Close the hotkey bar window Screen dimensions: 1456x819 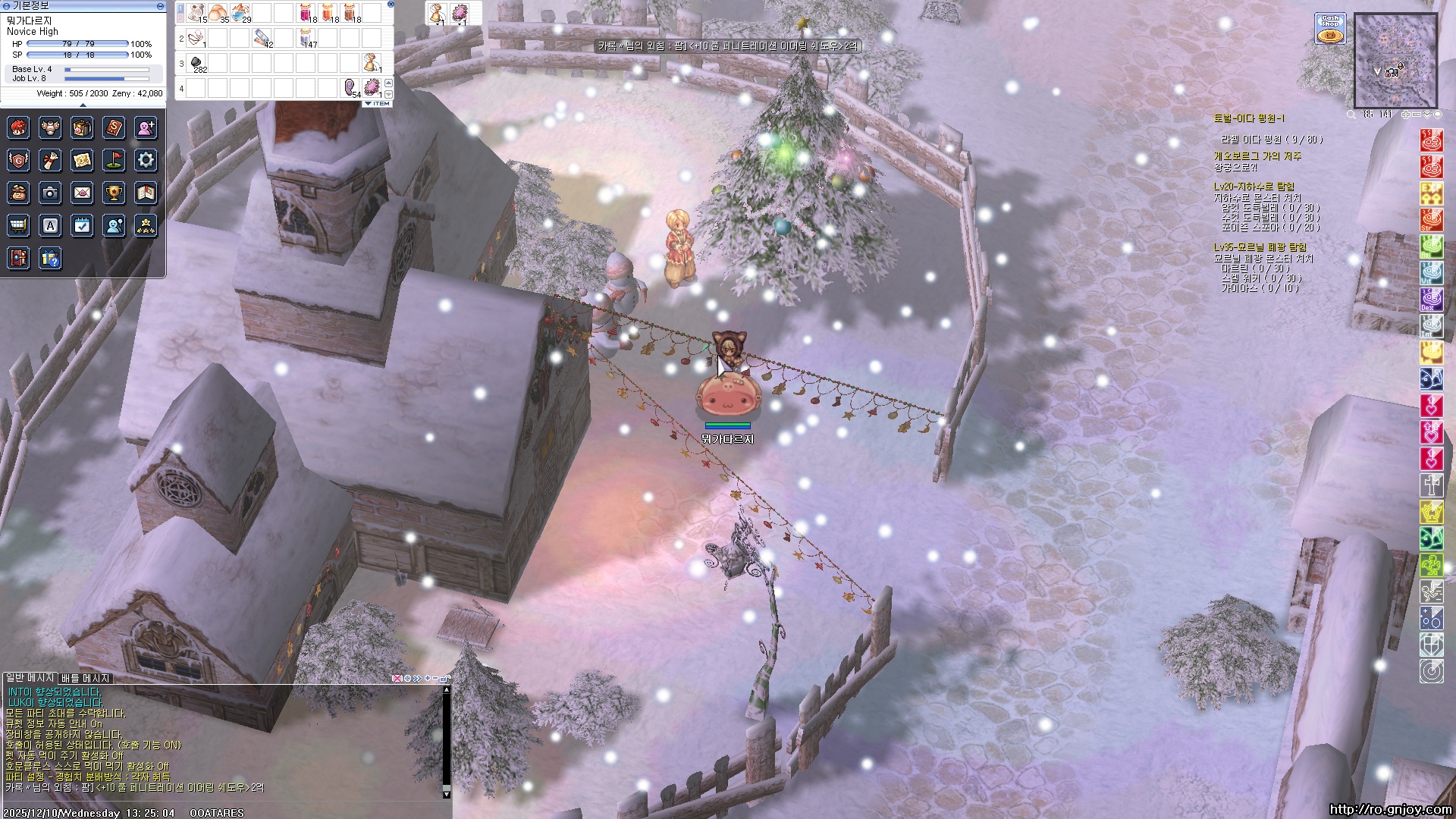[391, 4]
